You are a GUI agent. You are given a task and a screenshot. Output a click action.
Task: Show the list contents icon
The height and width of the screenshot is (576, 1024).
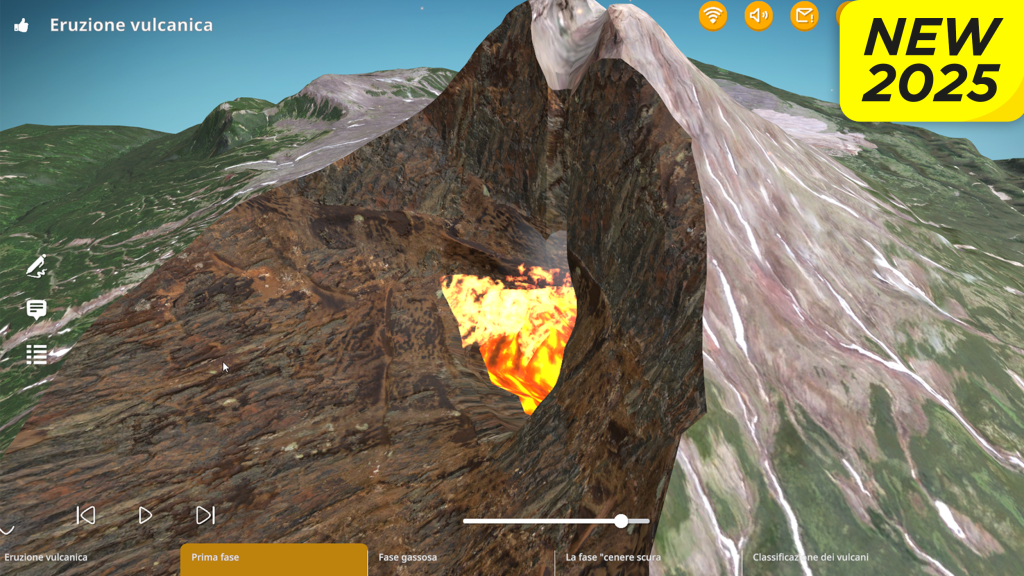coord(37,354)
